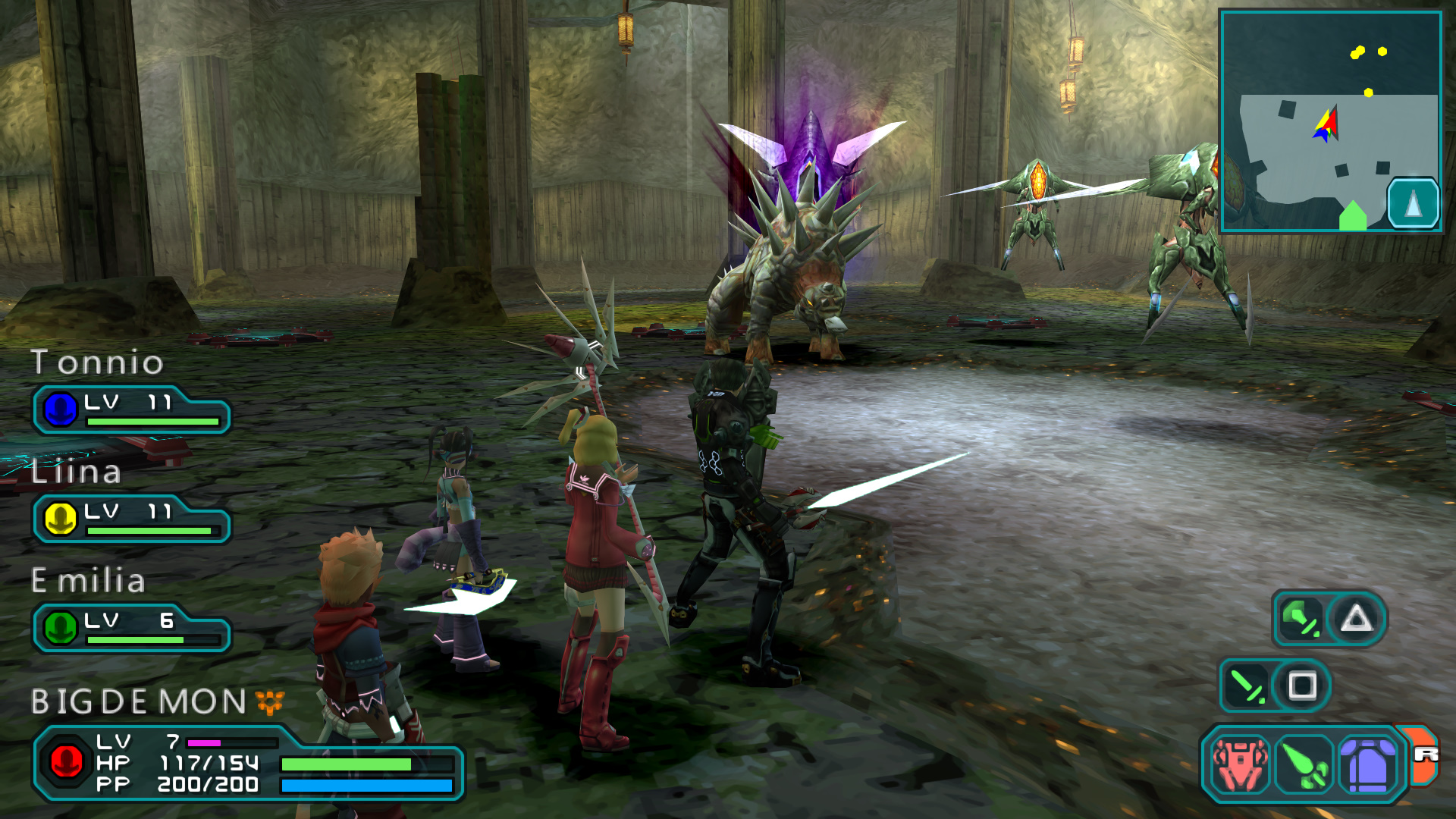Screen dimensions: 1456x819
Task: Select the purple armor vest palette slot
Action: coord(1367,764)
